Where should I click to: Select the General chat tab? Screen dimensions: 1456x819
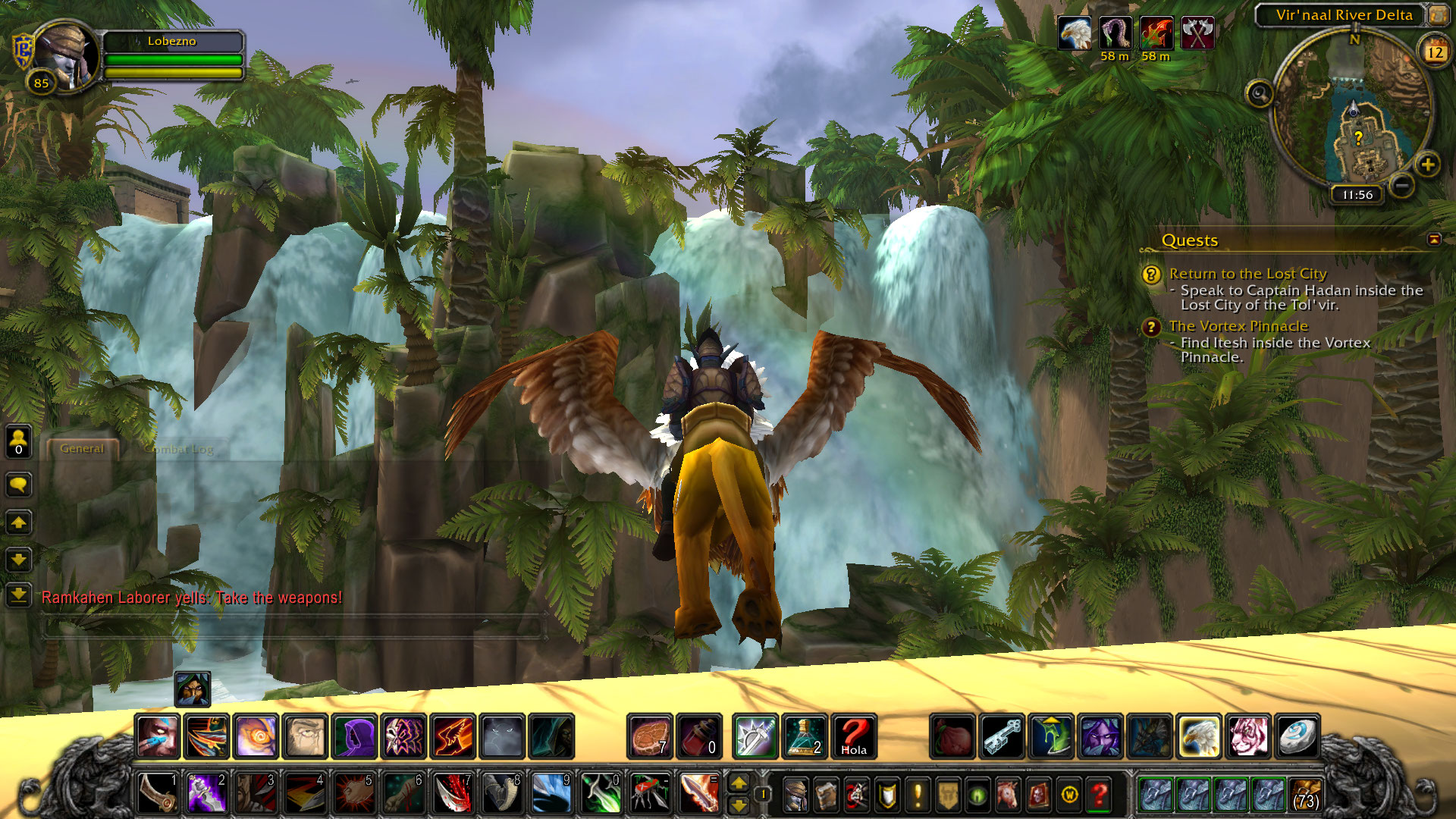(x=82, y=449)
